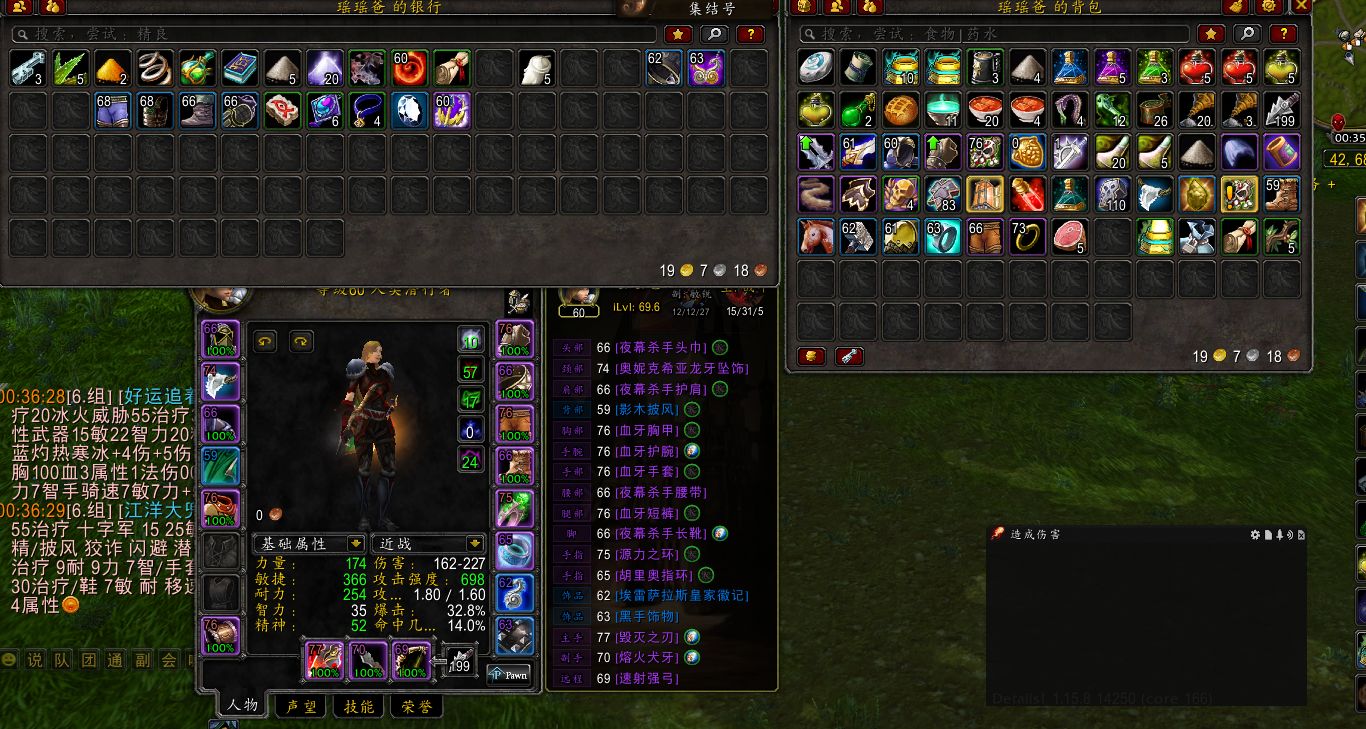This screenshot has height=729, width=1366.
Task: Select the key item in bank
Action: [x=26, y=68]
